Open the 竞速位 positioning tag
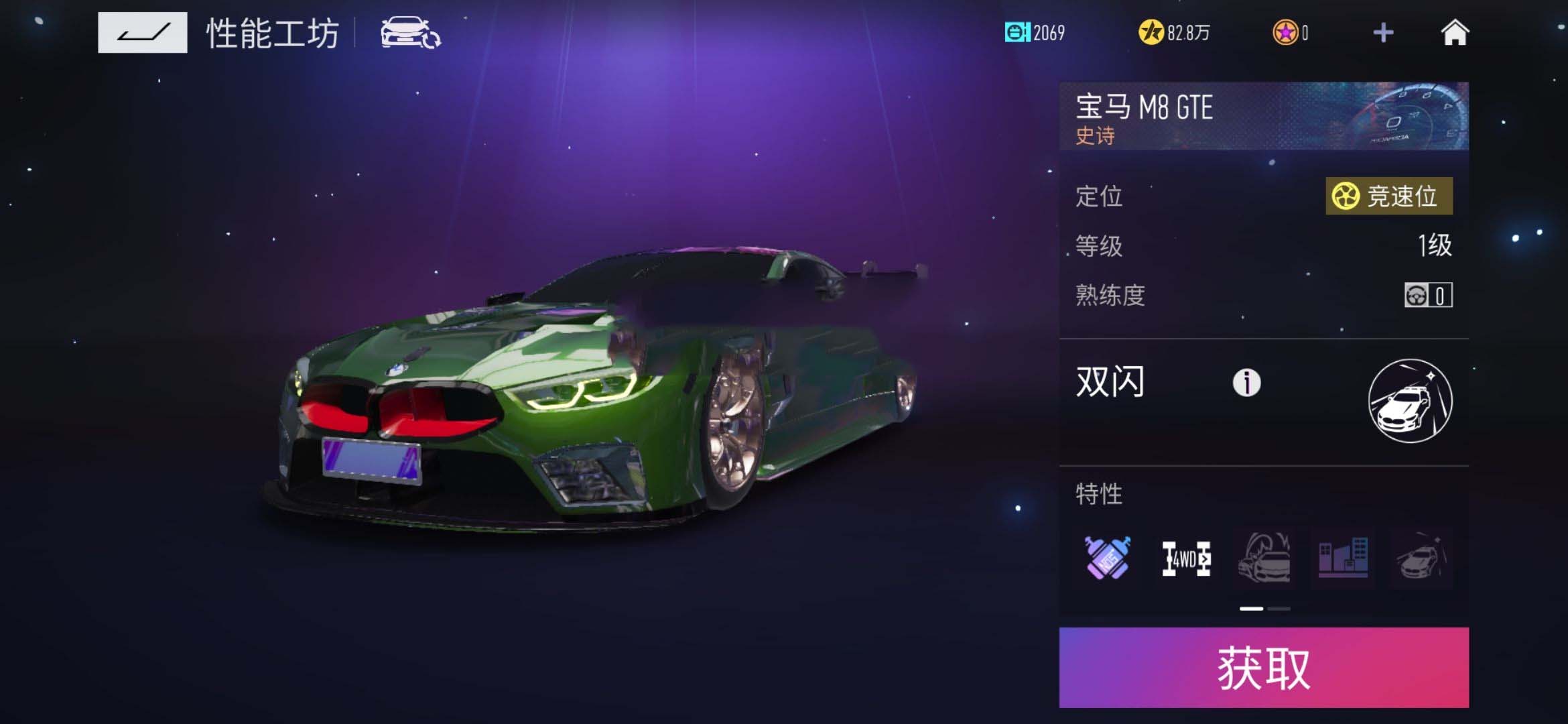The image size is (1568, 724). [1388, 196]
